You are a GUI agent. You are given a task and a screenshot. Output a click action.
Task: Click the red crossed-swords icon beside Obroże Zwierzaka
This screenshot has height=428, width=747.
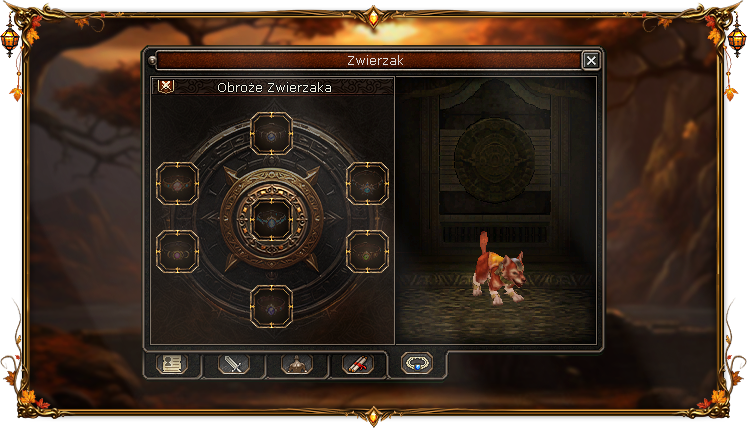(x=166, y=86)
